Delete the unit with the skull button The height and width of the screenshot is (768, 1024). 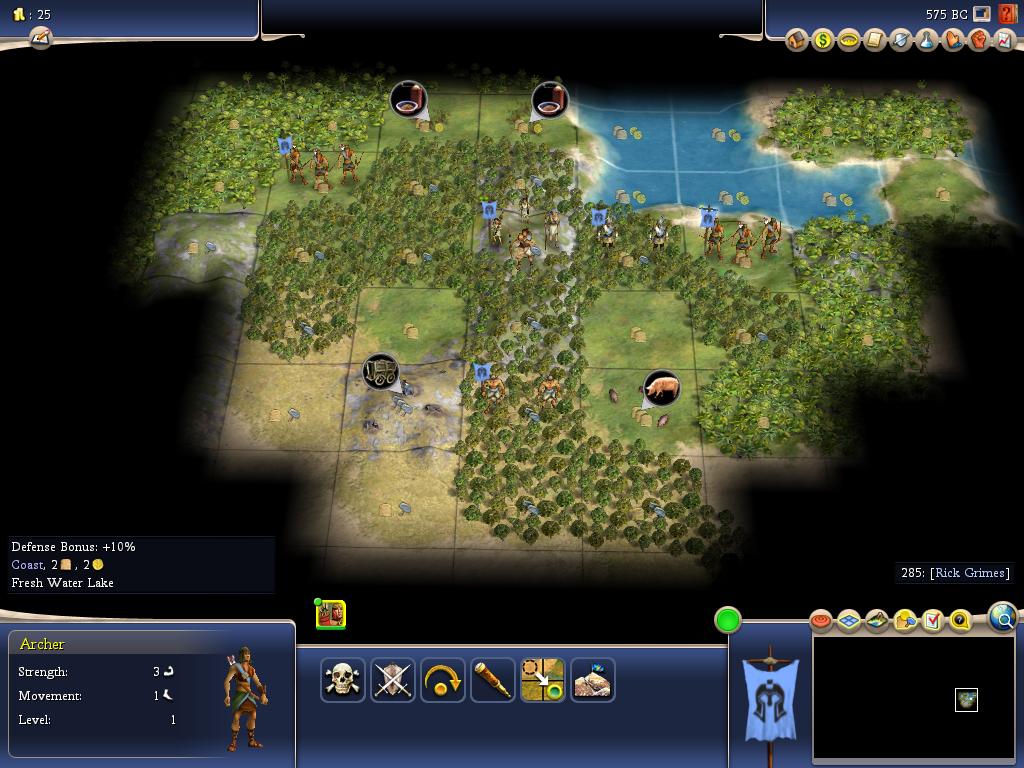343,680
